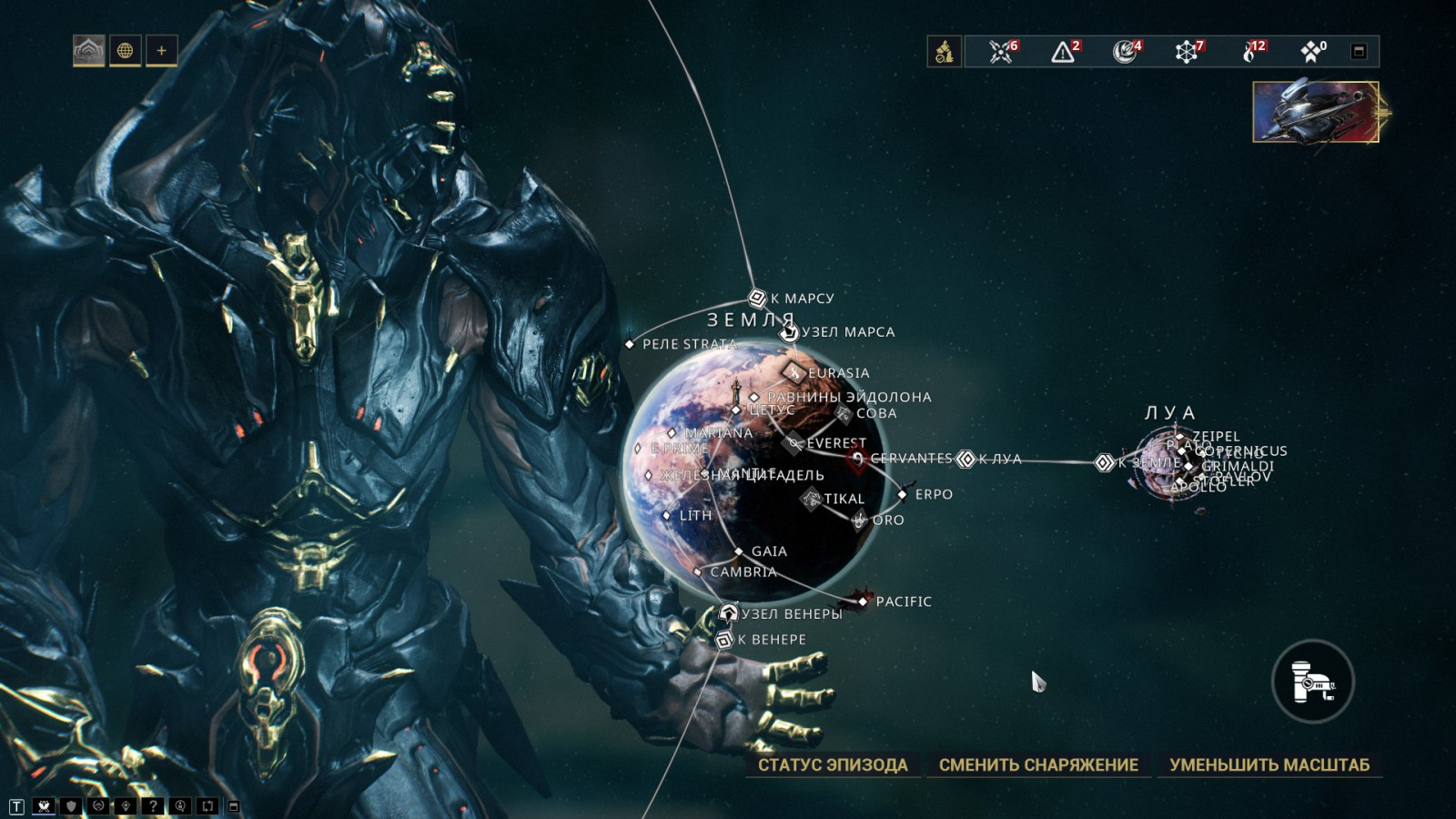Open the Статус эпизода panel
The width and height of the screenshot is (1456, 819).
[x=833, y=764]
